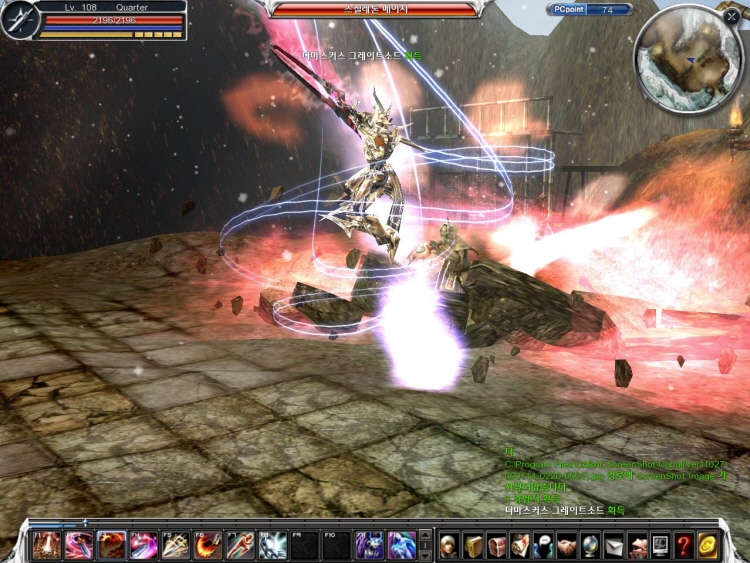Image resolution: width=750 pixels, height=563 pixels.
Task: Use the white aura skill in F8
Action: click(x=273, y=545)
